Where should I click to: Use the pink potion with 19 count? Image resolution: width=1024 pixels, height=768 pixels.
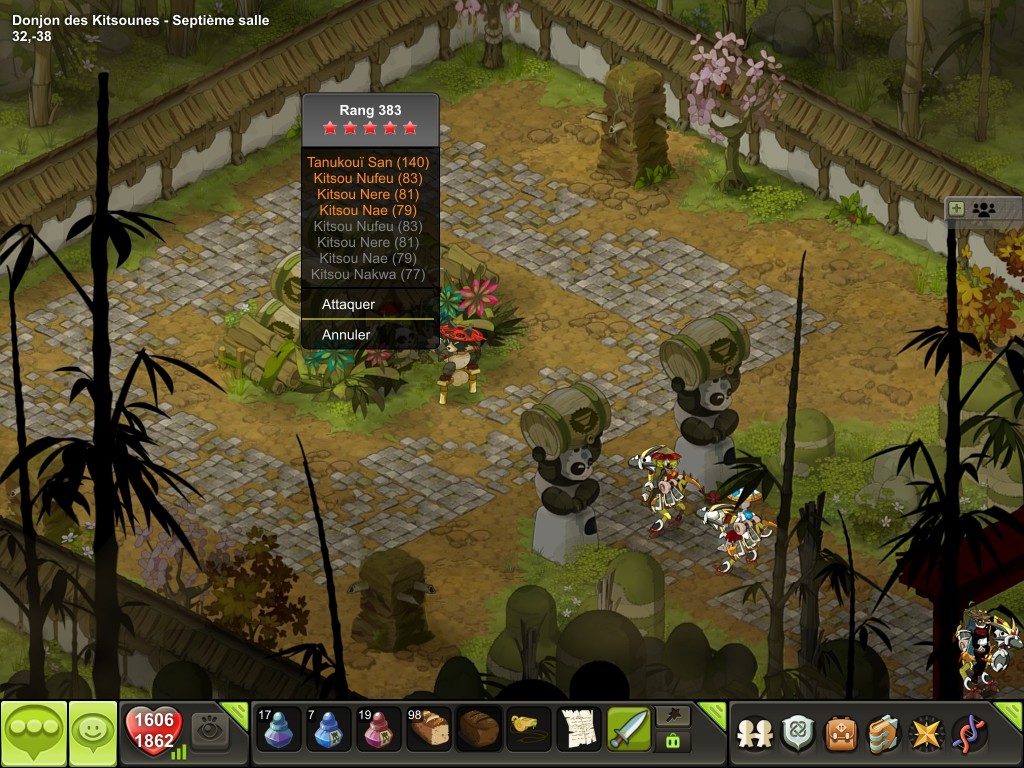(379, 729)
